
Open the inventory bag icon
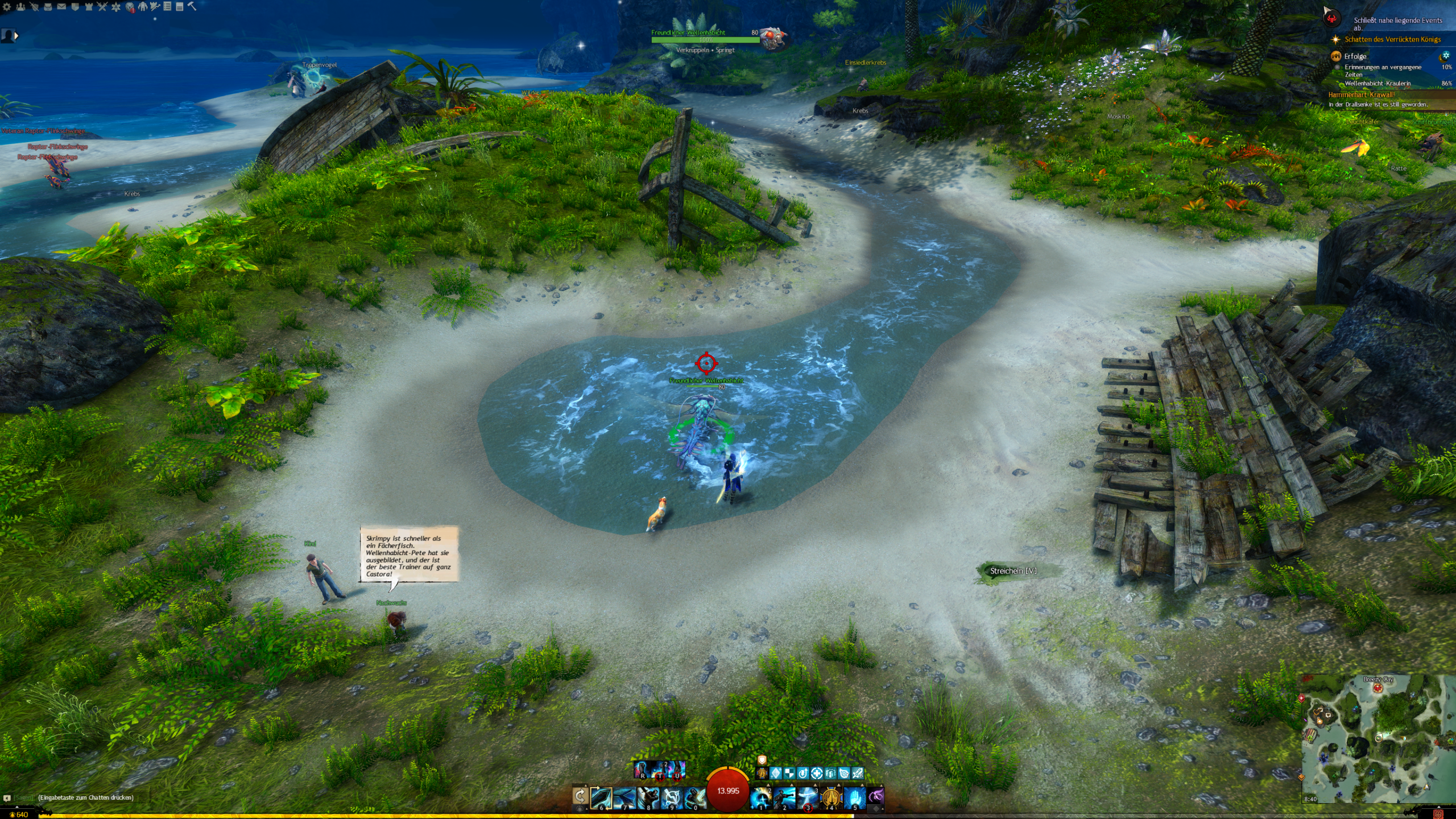click(x=48, y=7)
